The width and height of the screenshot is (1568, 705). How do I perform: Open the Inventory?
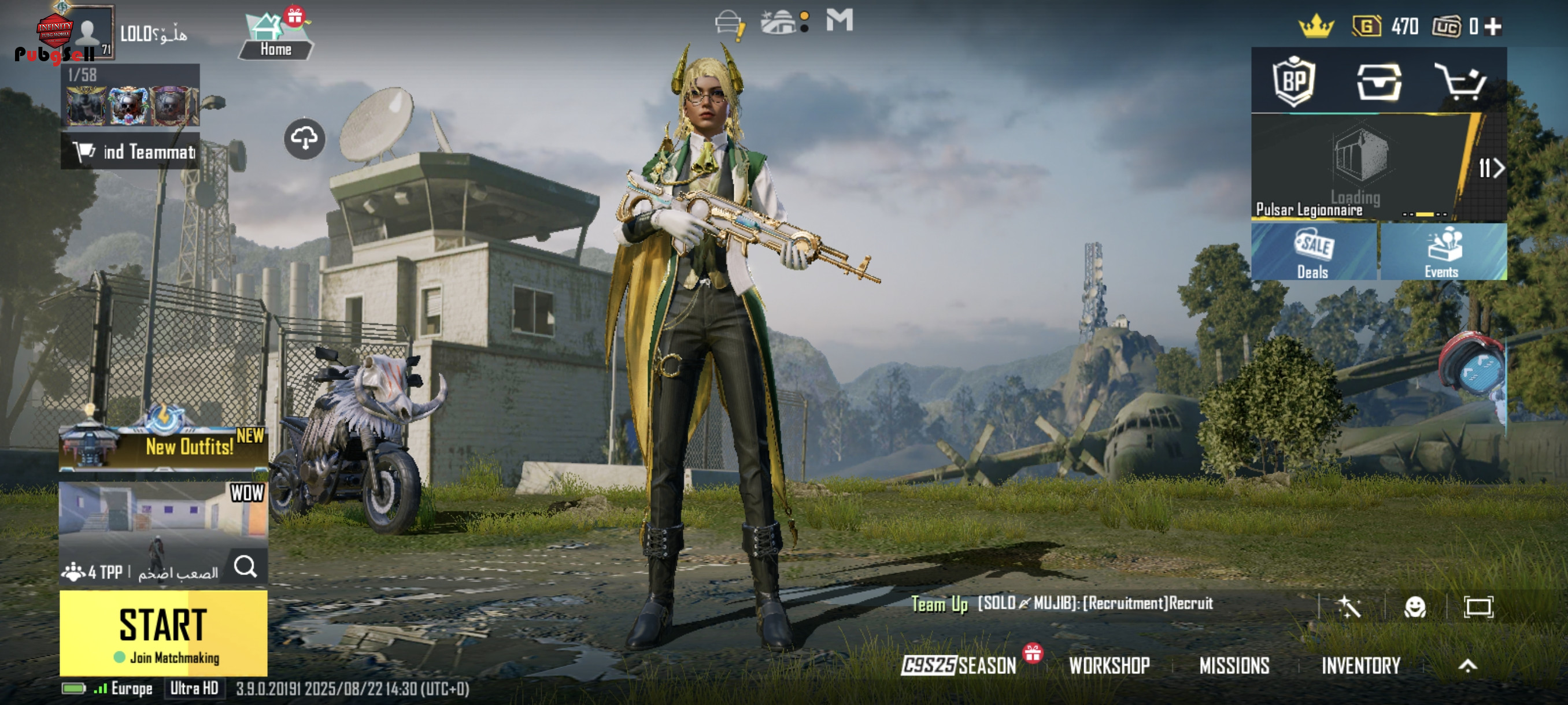1360,666
